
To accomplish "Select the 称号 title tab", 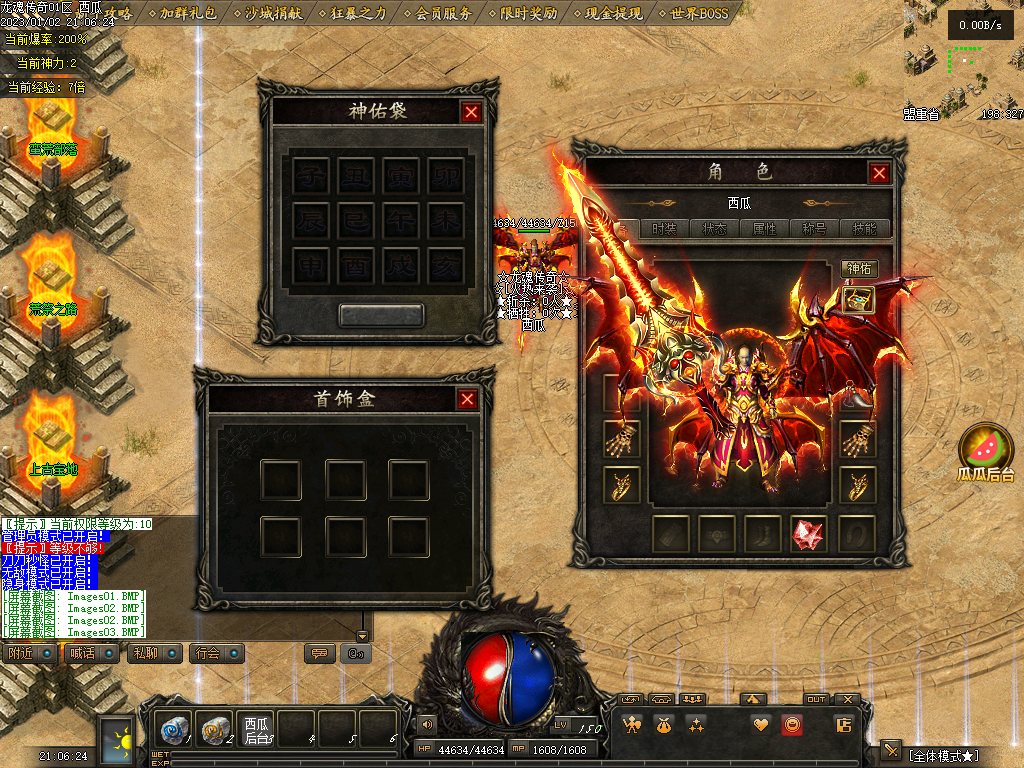I will click(814, 229).
